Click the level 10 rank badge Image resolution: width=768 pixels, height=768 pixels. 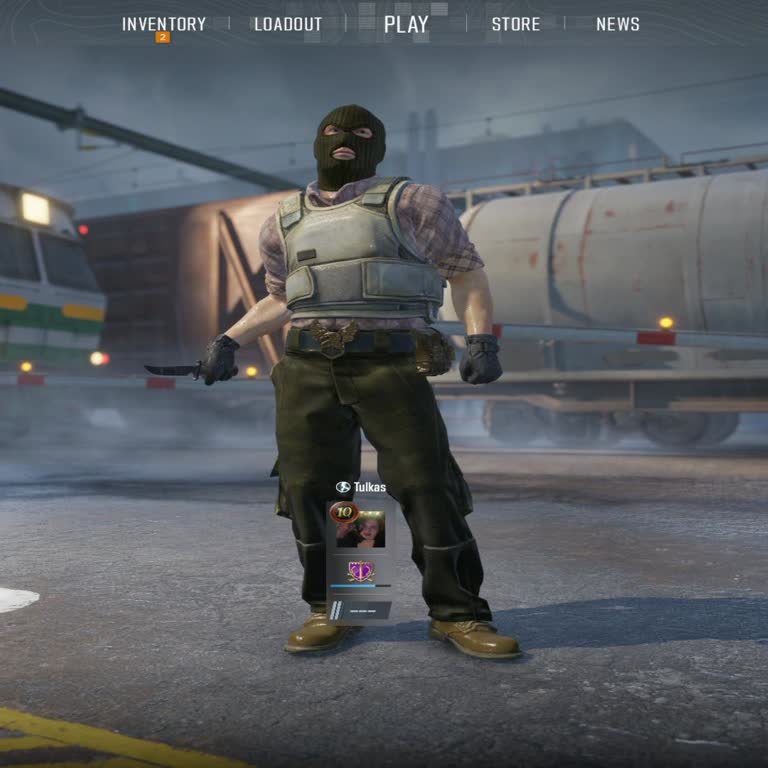344,512
